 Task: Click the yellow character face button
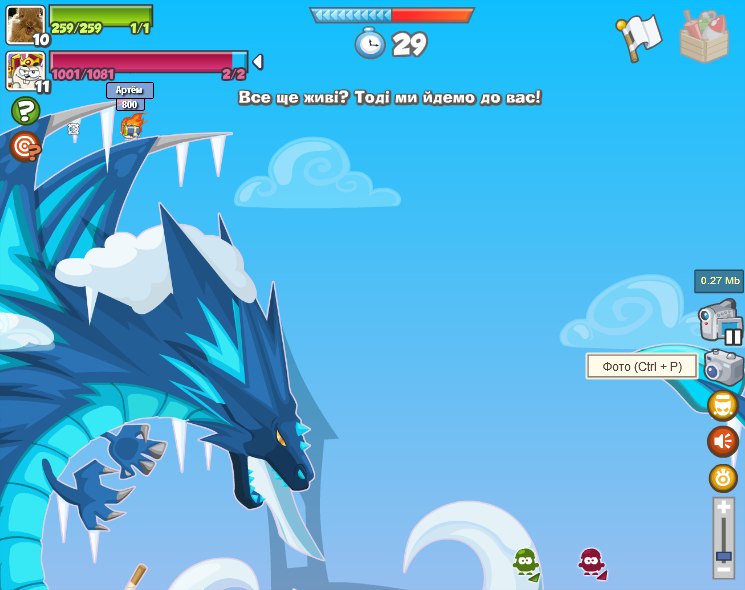tap(722, 405)
